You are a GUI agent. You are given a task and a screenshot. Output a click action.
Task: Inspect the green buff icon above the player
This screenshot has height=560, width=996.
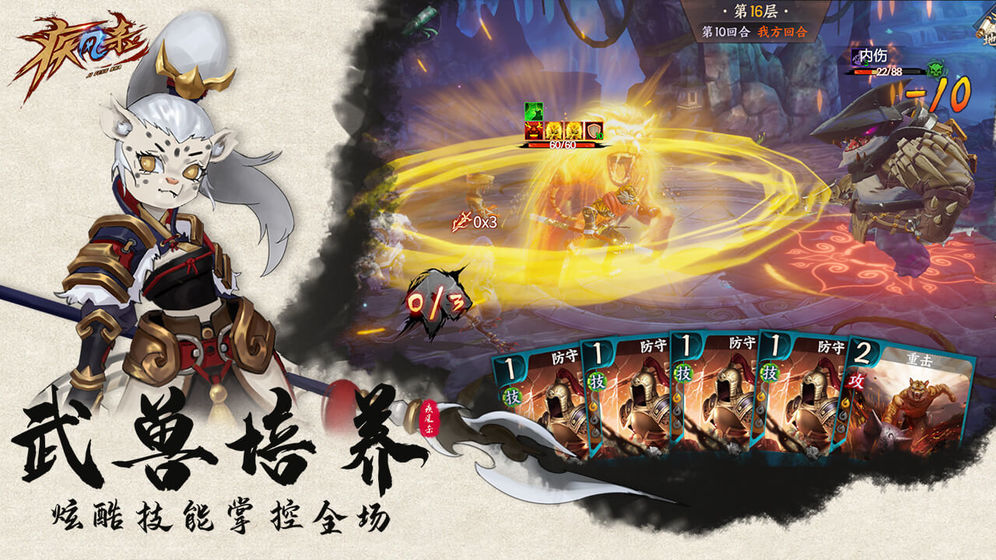tap(533, 111)
